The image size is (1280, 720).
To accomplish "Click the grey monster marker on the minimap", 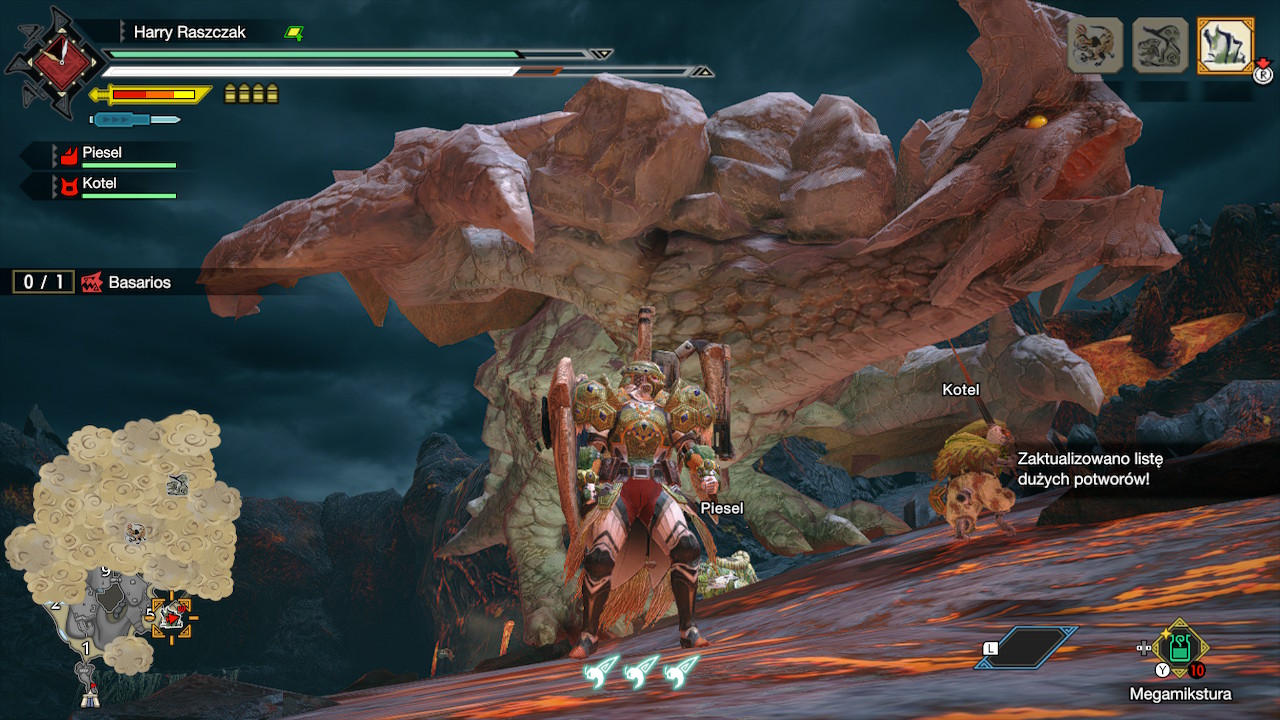I will click(x=177, y=485).
